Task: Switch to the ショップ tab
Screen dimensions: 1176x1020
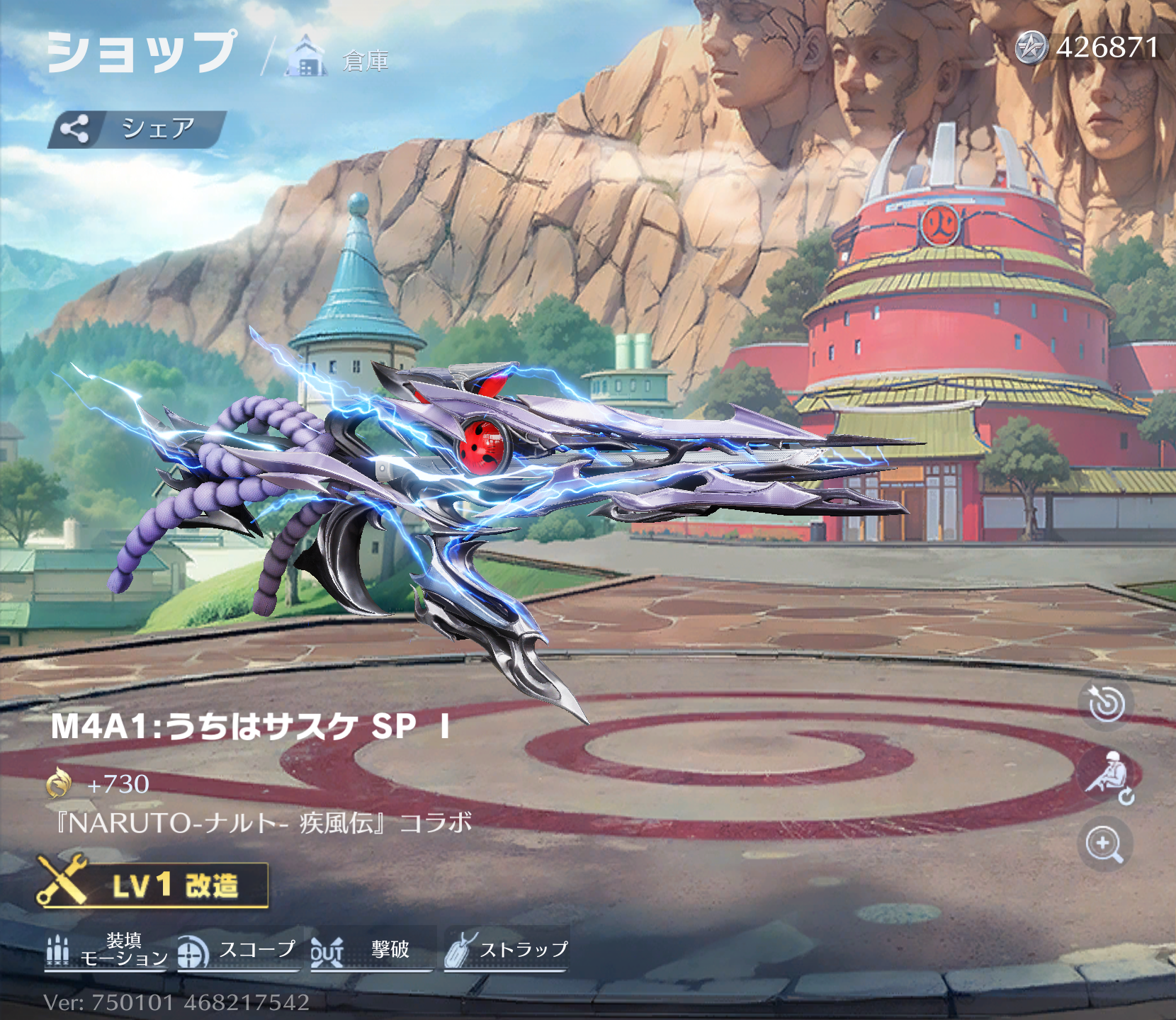Action: (x=140, y=52)
